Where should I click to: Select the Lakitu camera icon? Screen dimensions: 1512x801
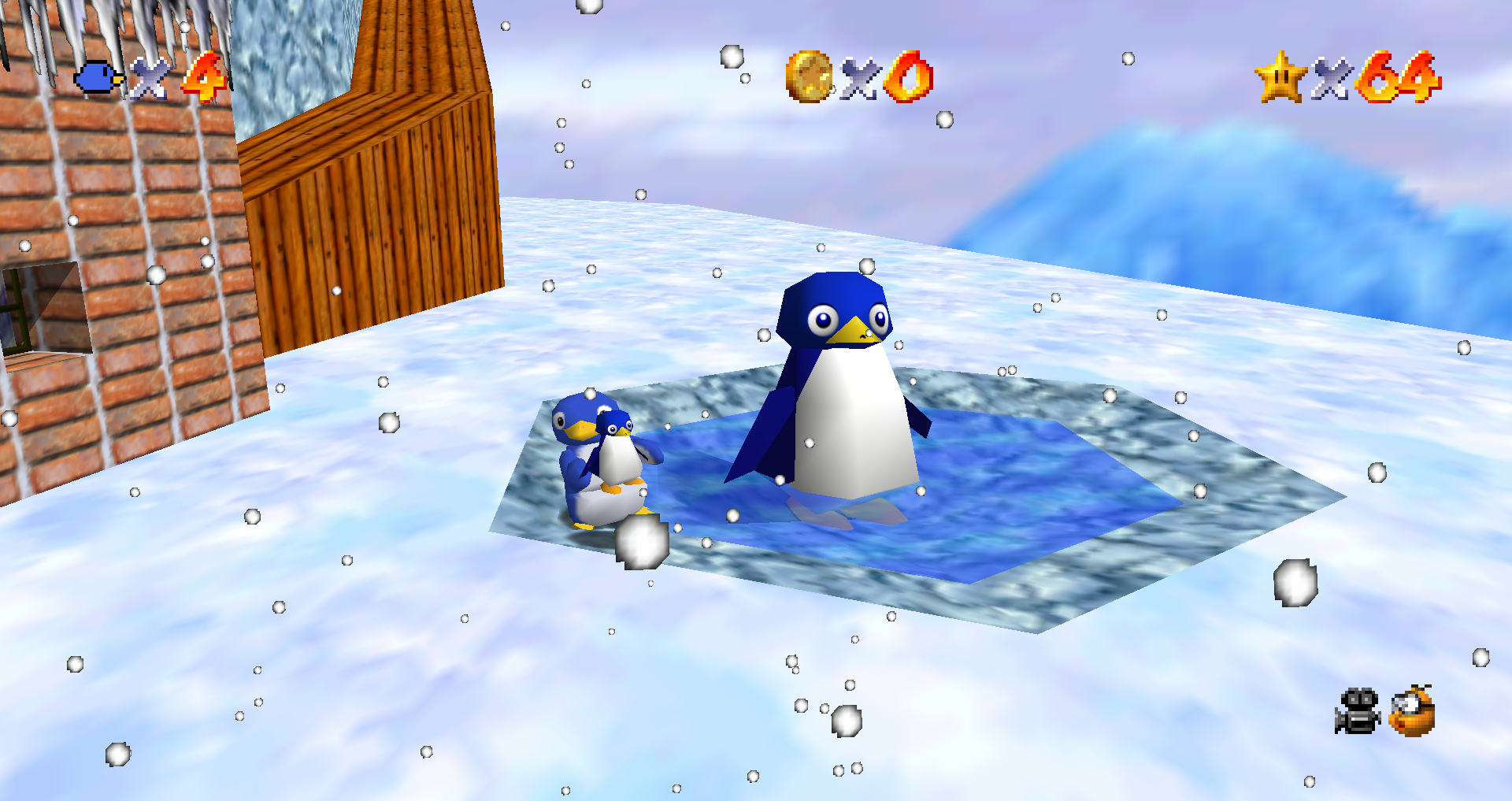pos(1412,710)
